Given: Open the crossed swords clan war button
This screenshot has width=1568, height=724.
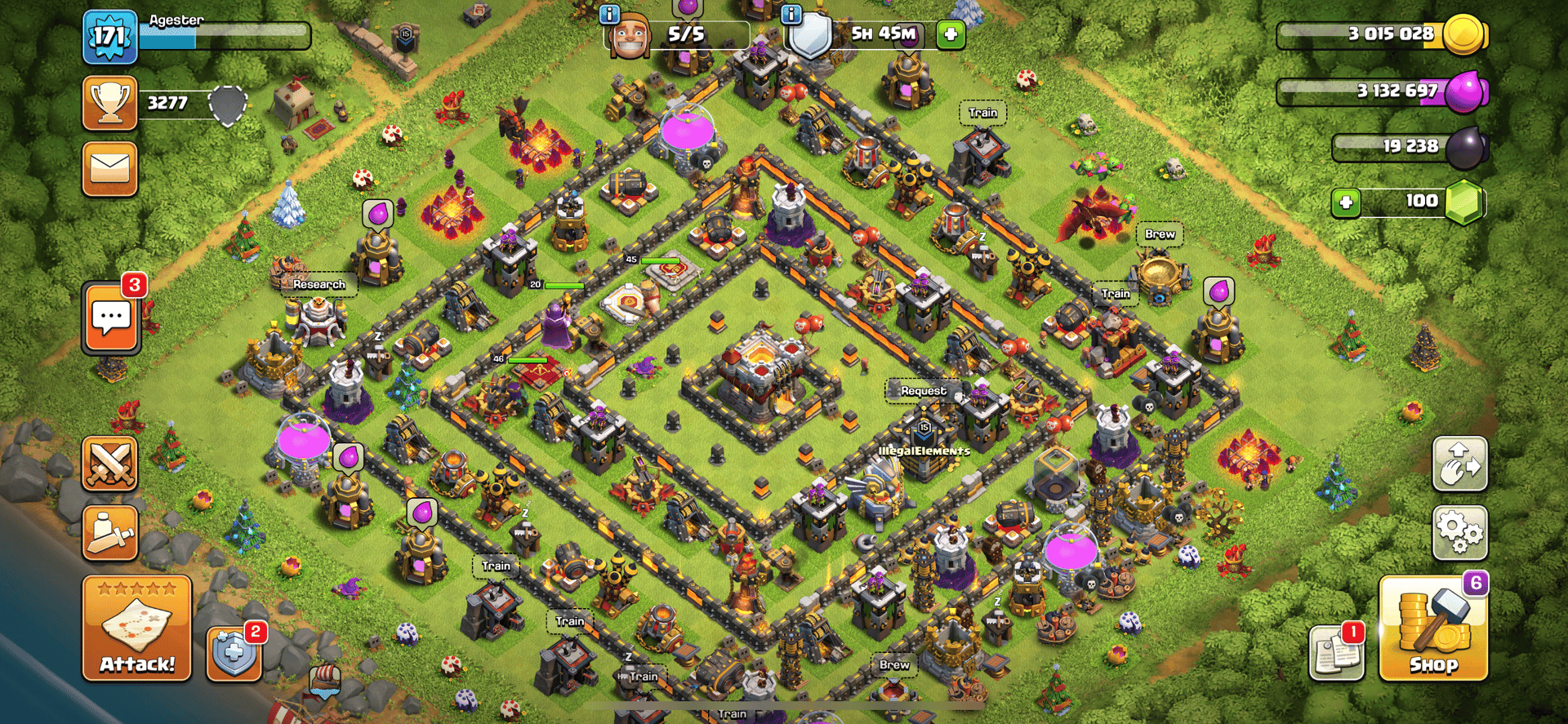Looking at the screenshot, I should pyautogui.click(x=109, y=464).
